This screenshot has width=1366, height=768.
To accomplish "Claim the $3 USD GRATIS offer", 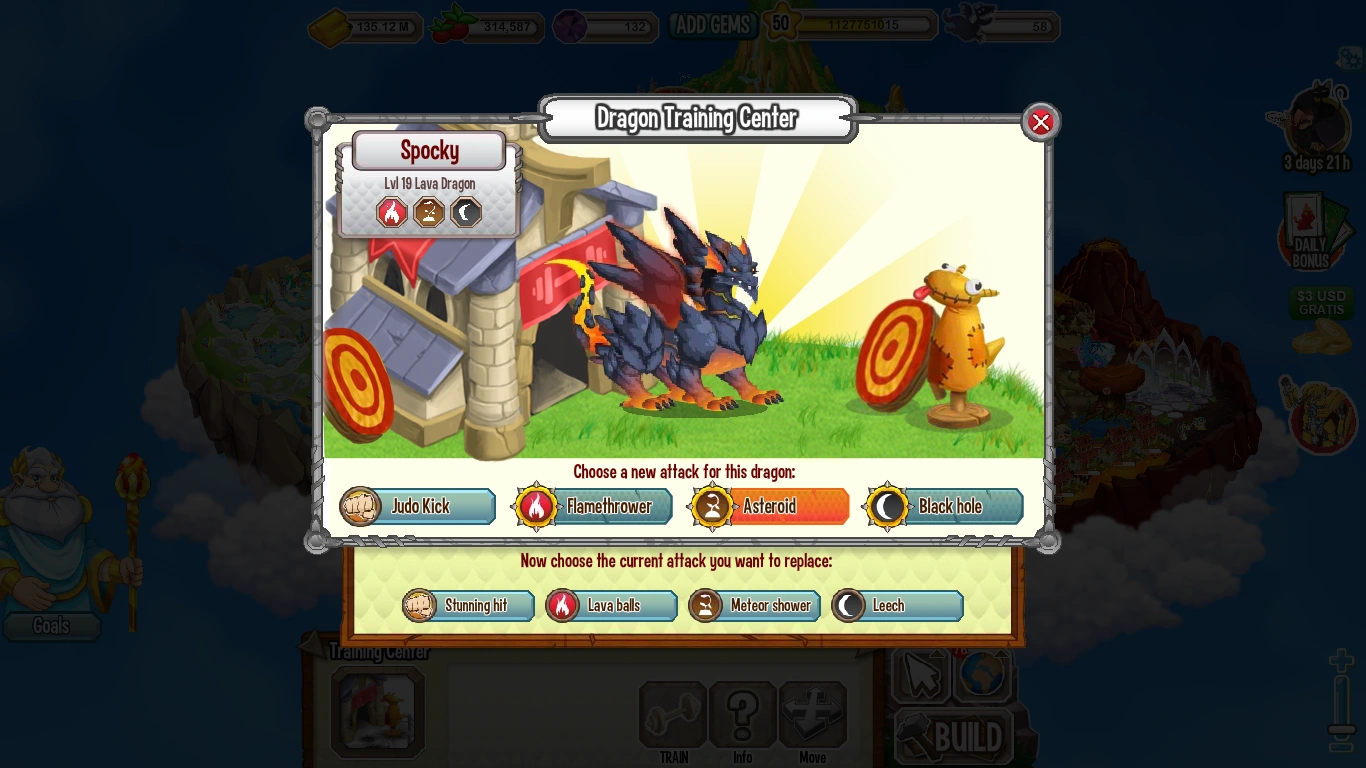I will click(x=1320, y=303).
